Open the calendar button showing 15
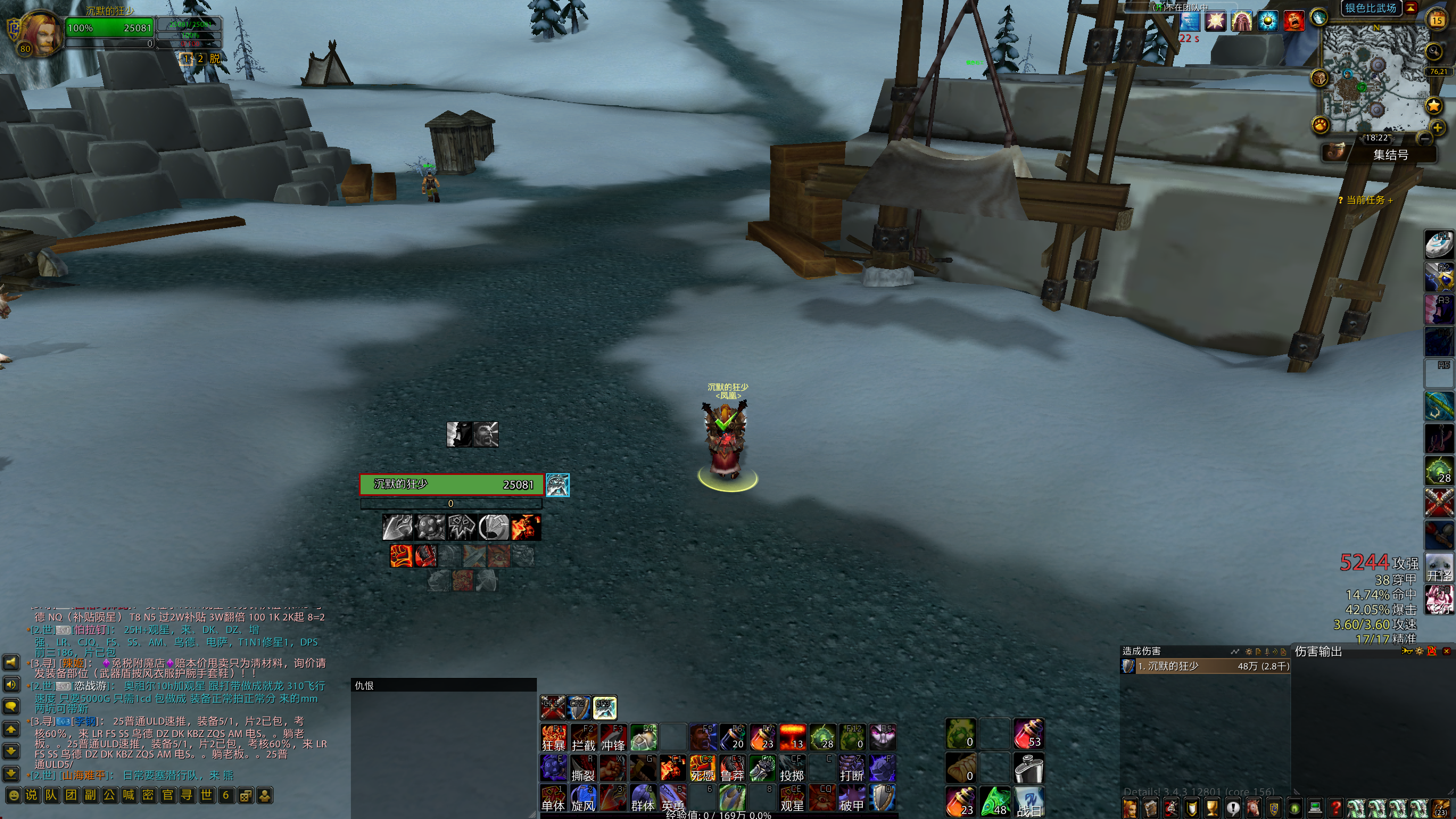The height and width of the screenshot is (819, 1456). click(x=1437, y=20)
